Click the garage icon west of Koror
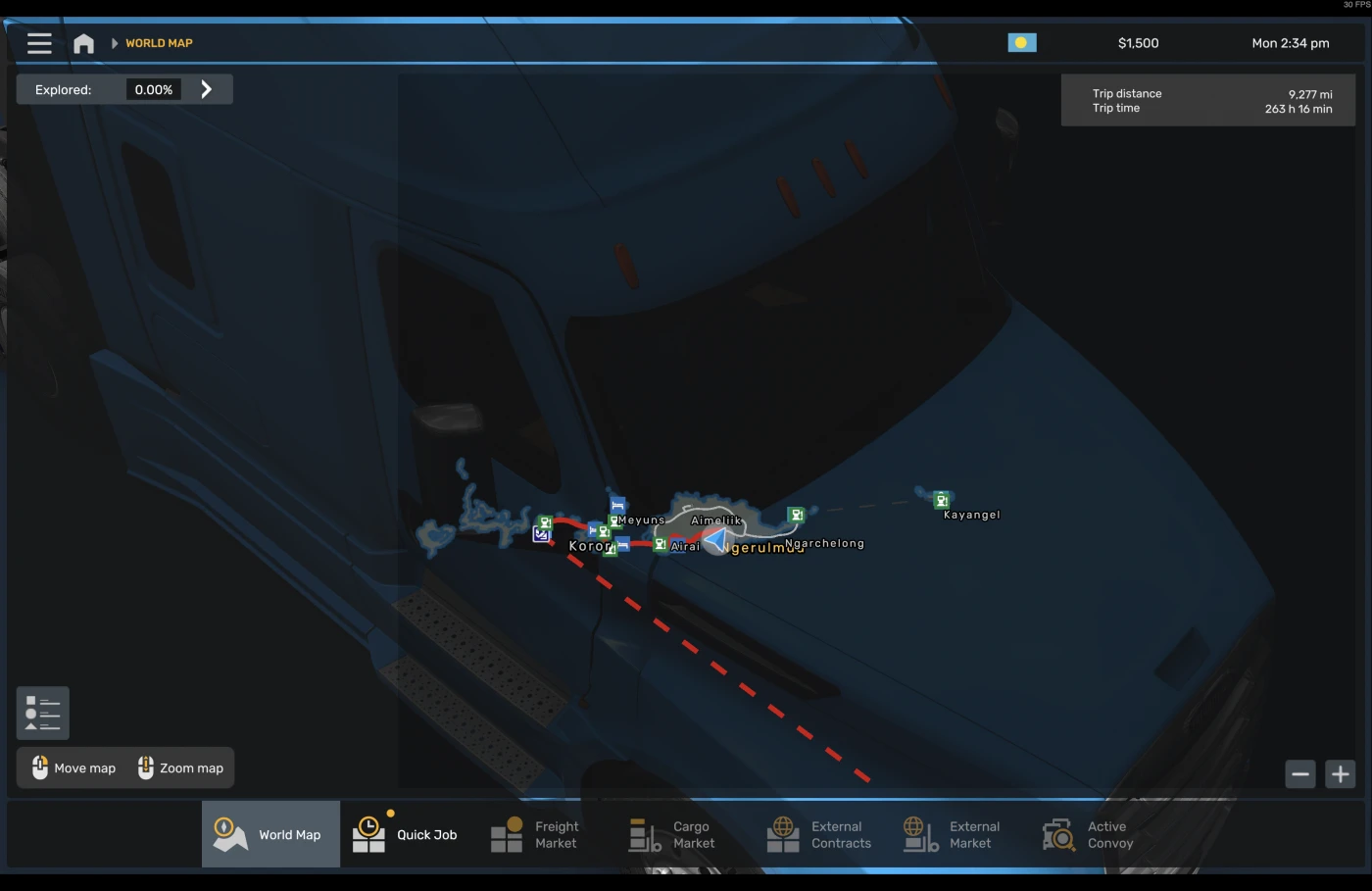 pyautogui.click(x=540, y=534)
